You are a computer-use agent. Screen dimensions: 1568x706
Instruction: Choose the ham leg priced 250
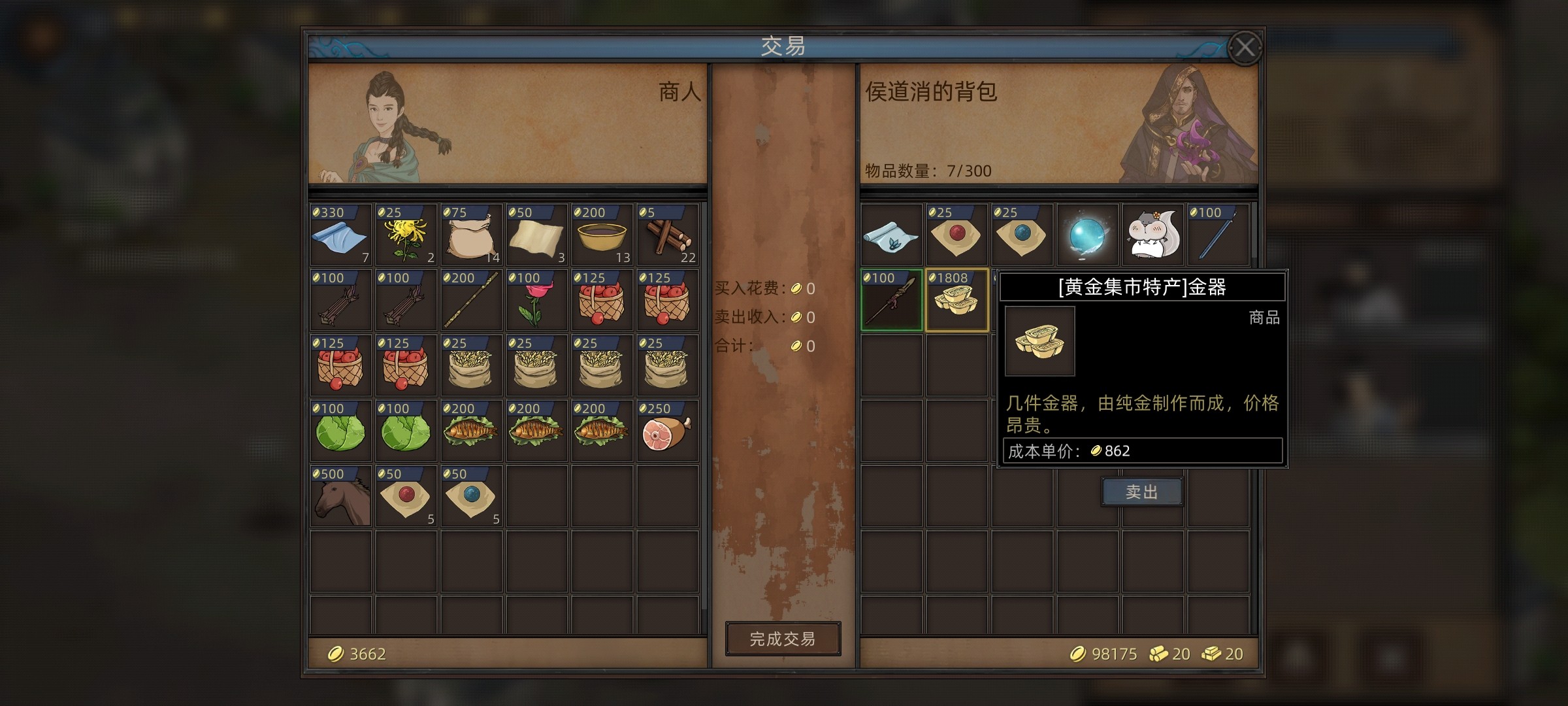pos(667,431)
